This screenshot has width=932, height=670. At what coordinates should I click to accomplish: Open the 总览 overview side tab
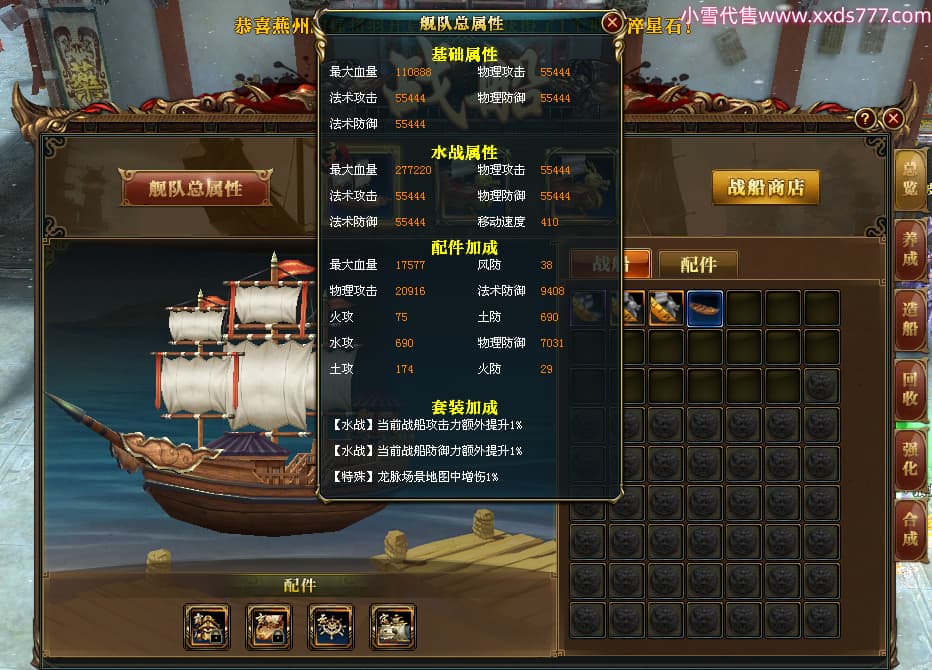click(x=909, y=179)
